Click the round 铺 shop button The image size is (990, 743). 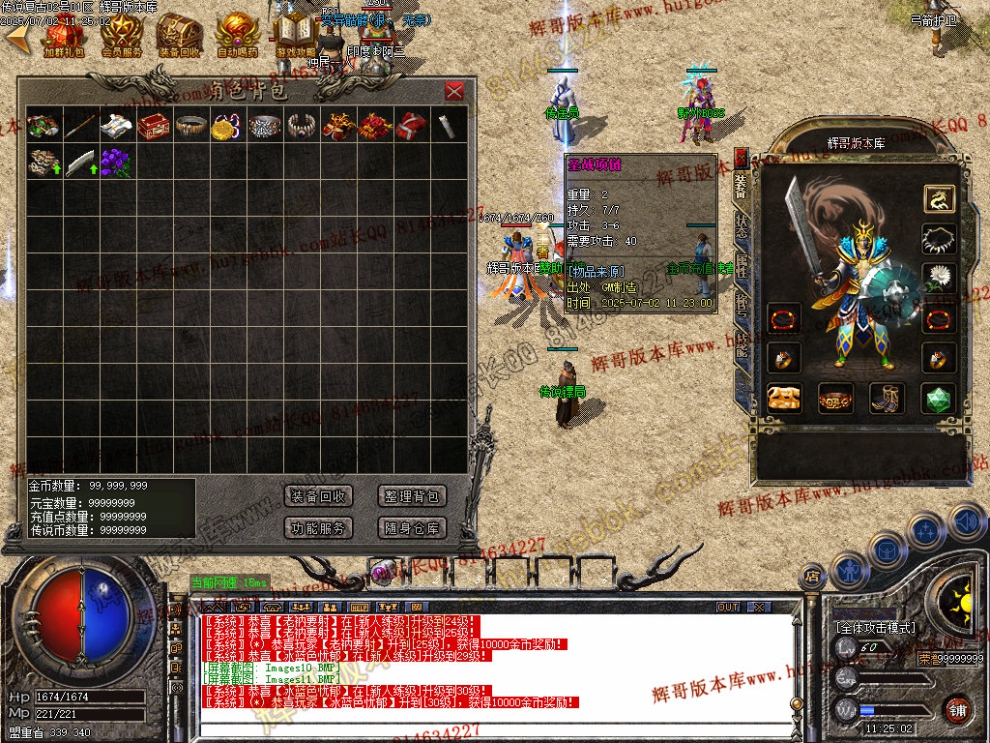(957, 708)
